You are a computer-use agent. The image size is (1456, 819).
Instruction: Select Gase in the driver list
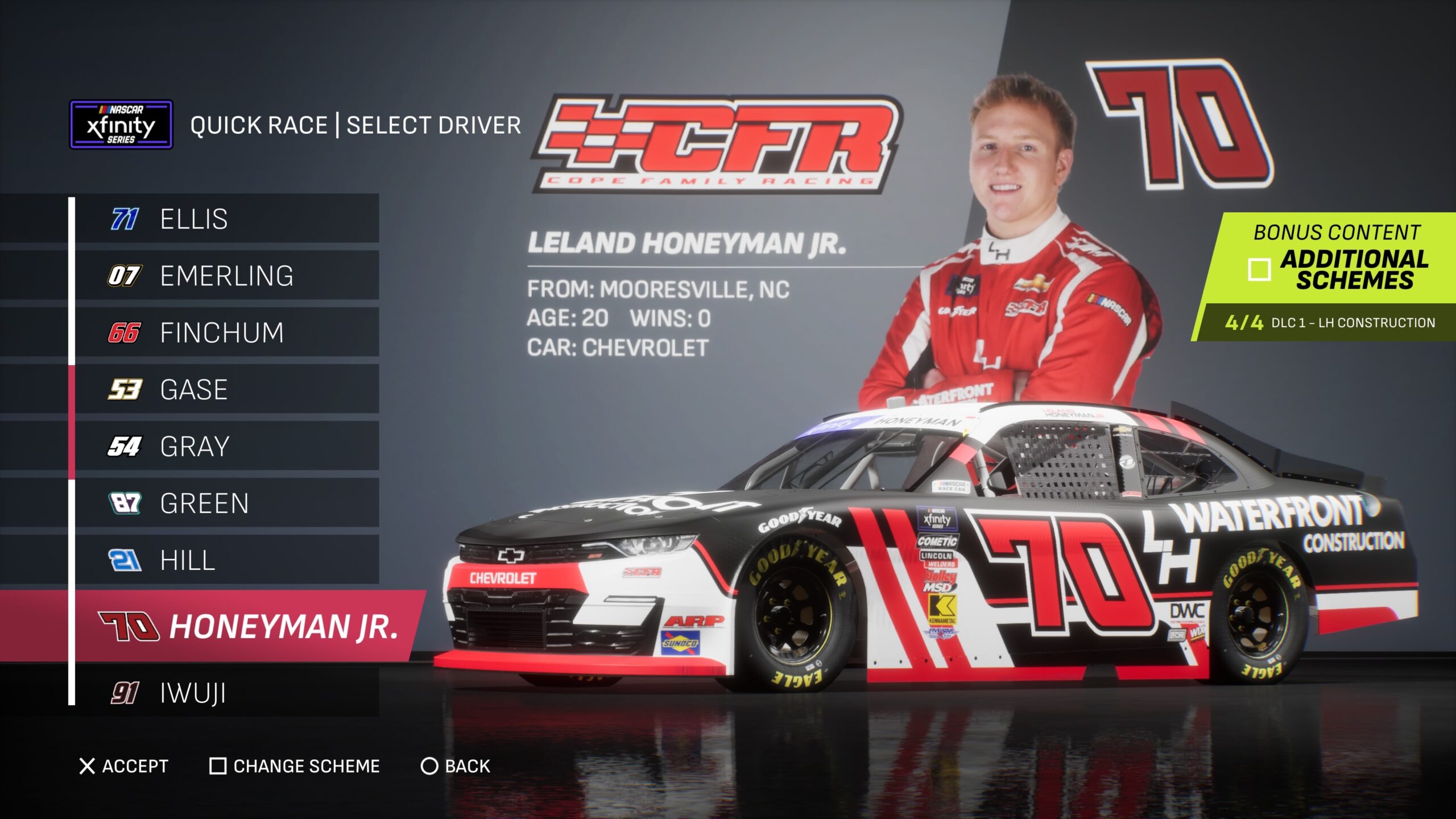(226, 389)
